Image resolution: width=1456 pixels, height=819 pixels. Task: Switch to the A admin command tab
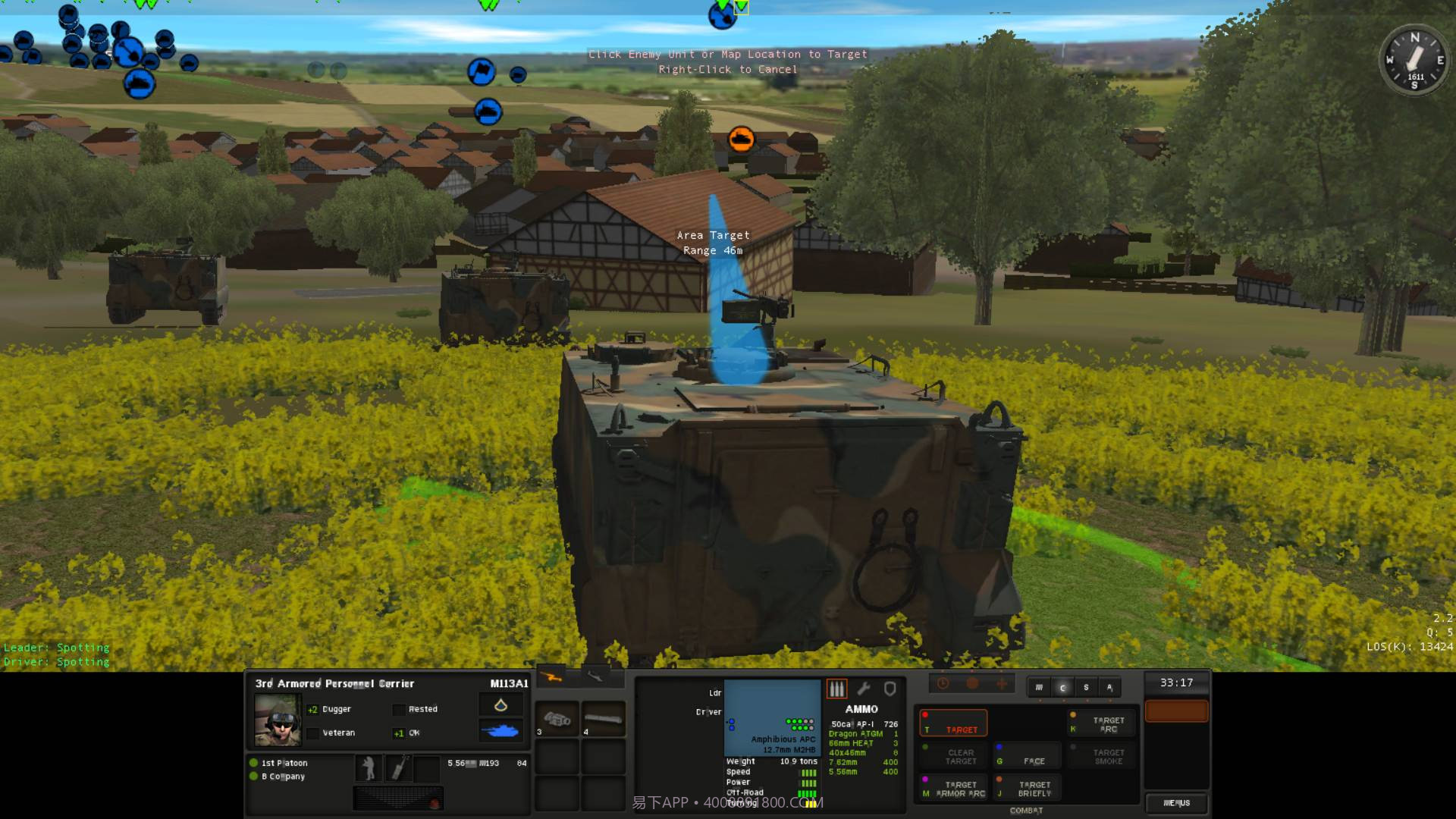(1110, 687)
